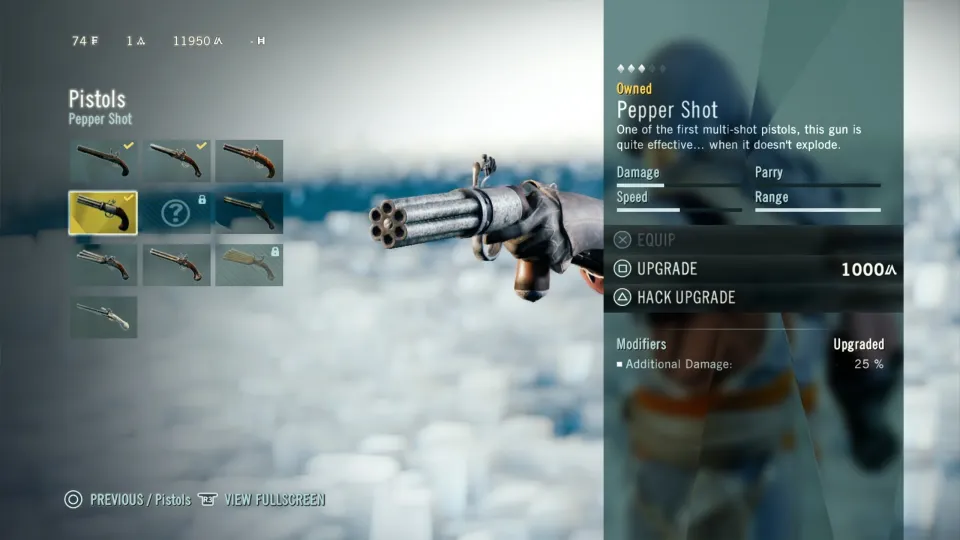Choose the locked golden fan-barrel pistol
Image resolution: width=960 pixels, height=540 pixels.
pyautogui.click(x=249, y=265)
